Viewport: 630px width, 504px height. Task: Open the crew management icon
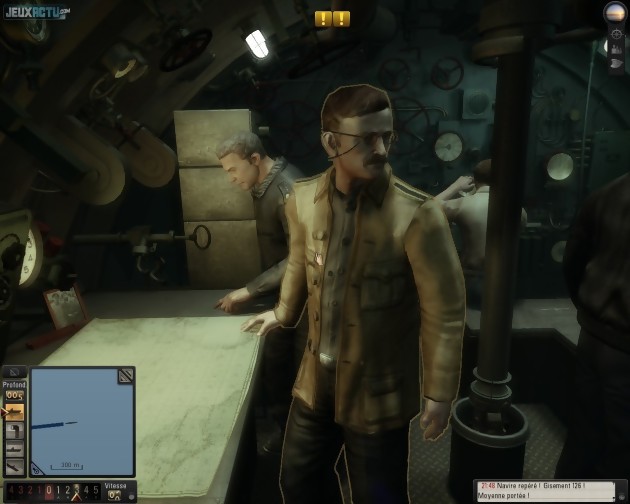[617, 49]
